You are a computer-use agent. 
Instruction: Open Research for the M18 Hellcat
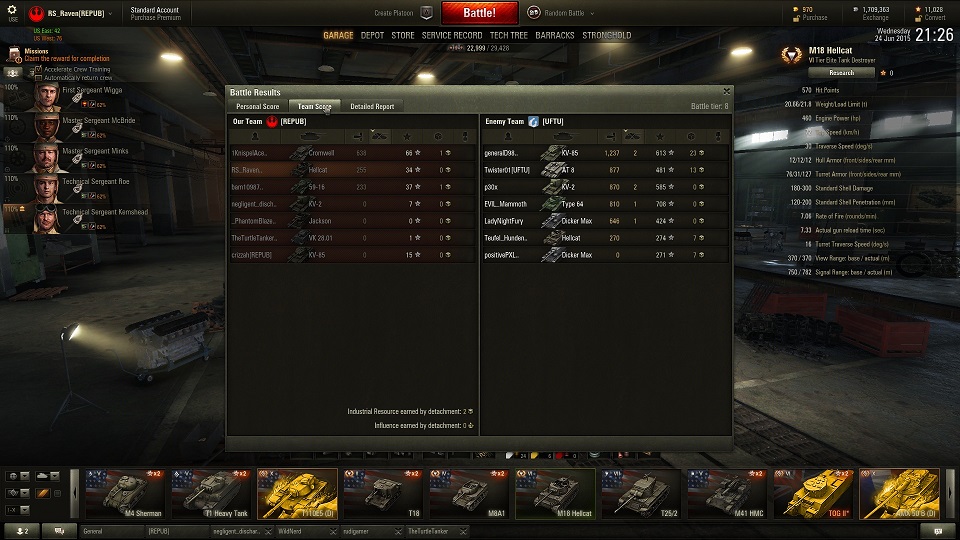[841, 73]
